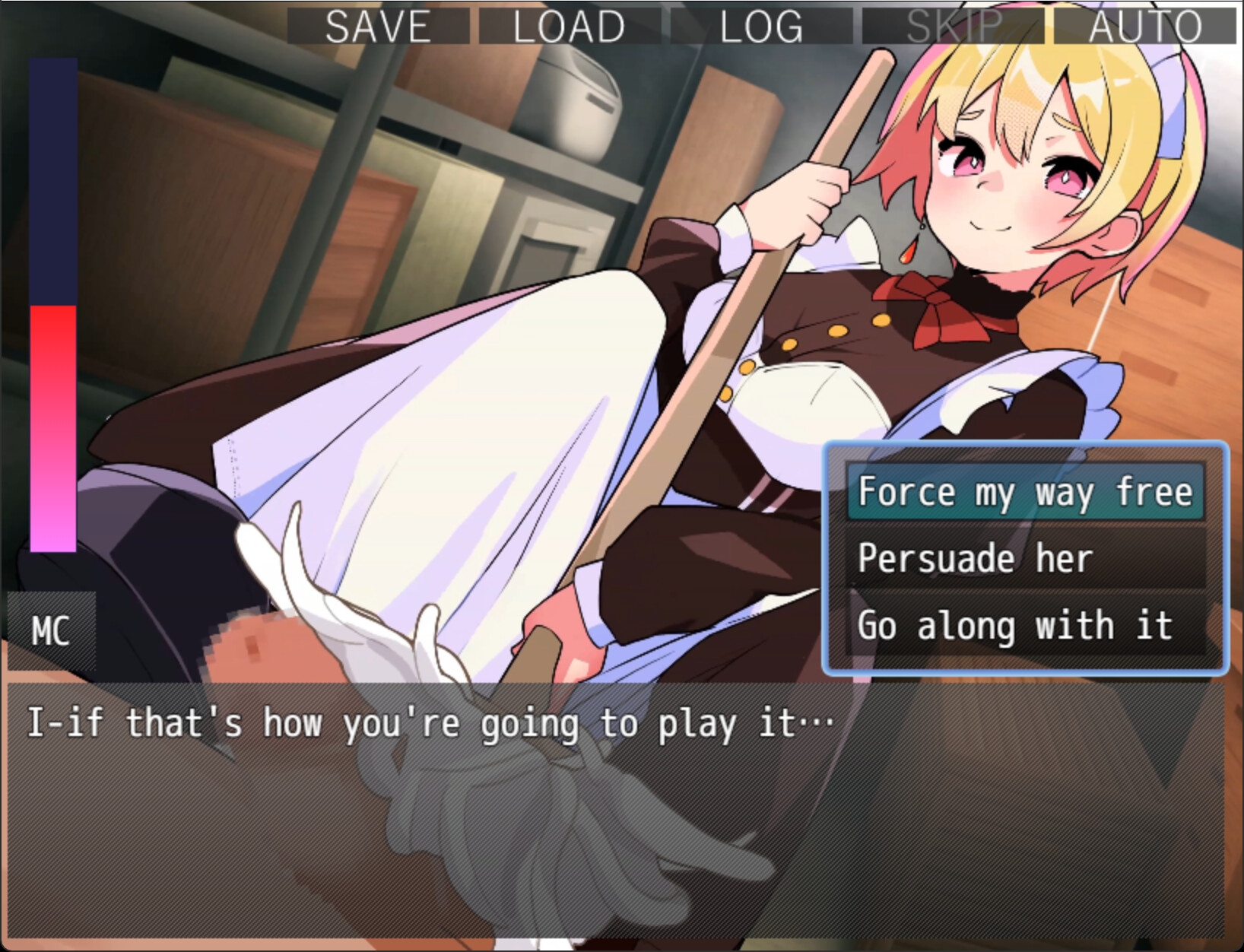Save the game with SAVE
The width and height of the screenshot is (1244, 952).
pyautogui.click(x=376, y=25)
